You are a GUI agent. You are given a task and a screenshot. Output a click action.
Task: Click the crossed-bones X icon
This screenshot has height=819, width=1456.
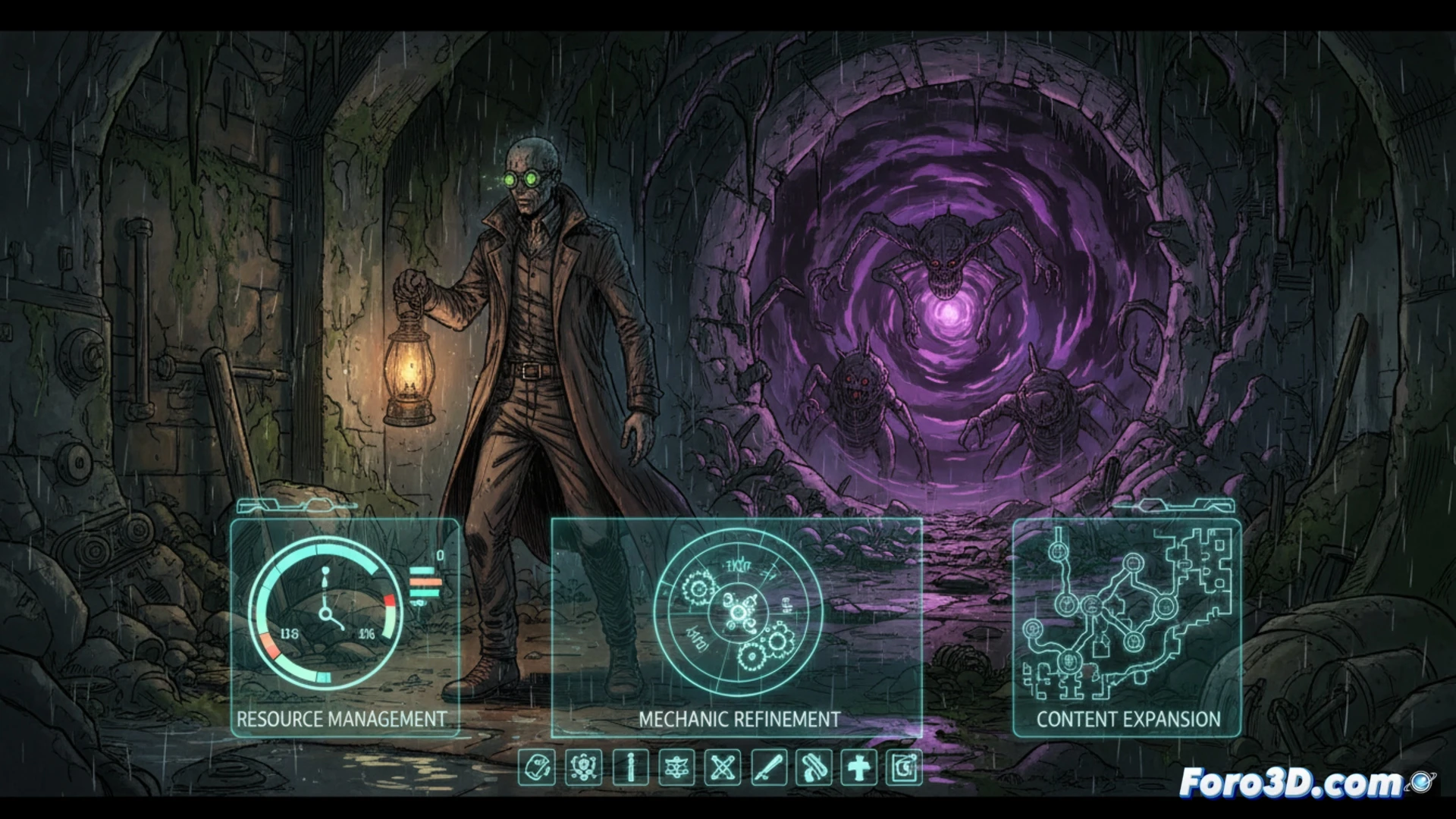click(x=723, y=768)
